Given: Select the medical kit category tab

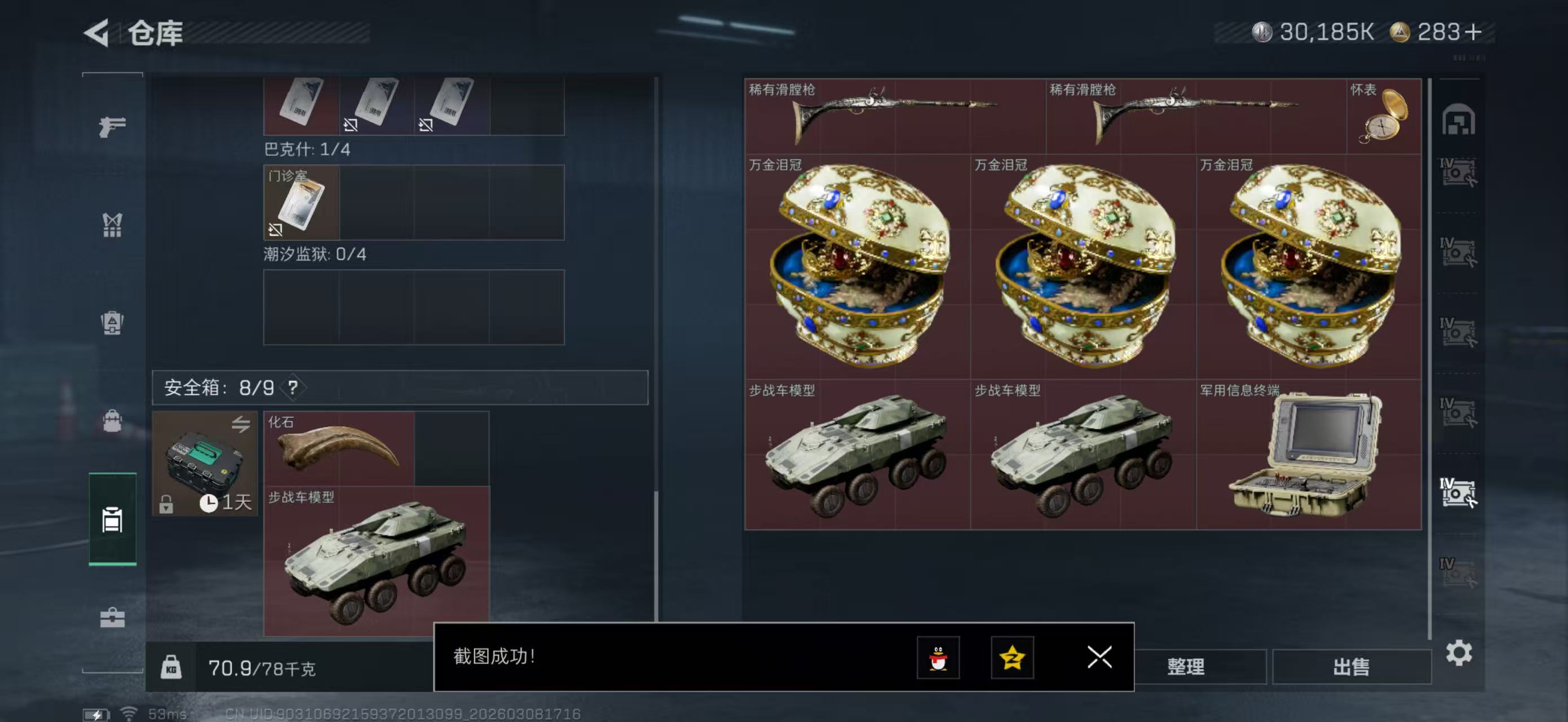Looking at the screenshot, I should [x=112, y=618].
